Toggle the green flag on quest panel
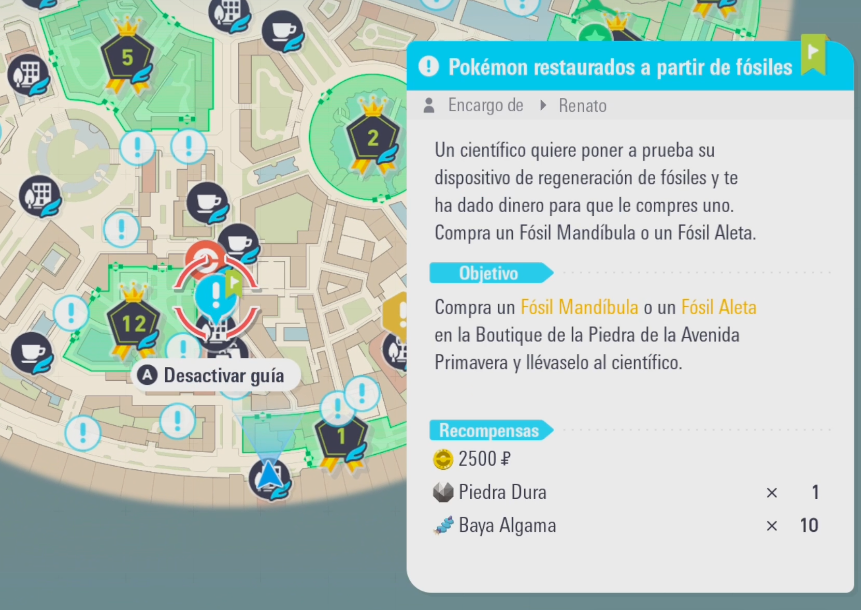The height and width of the screenshot is (610, 861). click(x=812, y=54)
